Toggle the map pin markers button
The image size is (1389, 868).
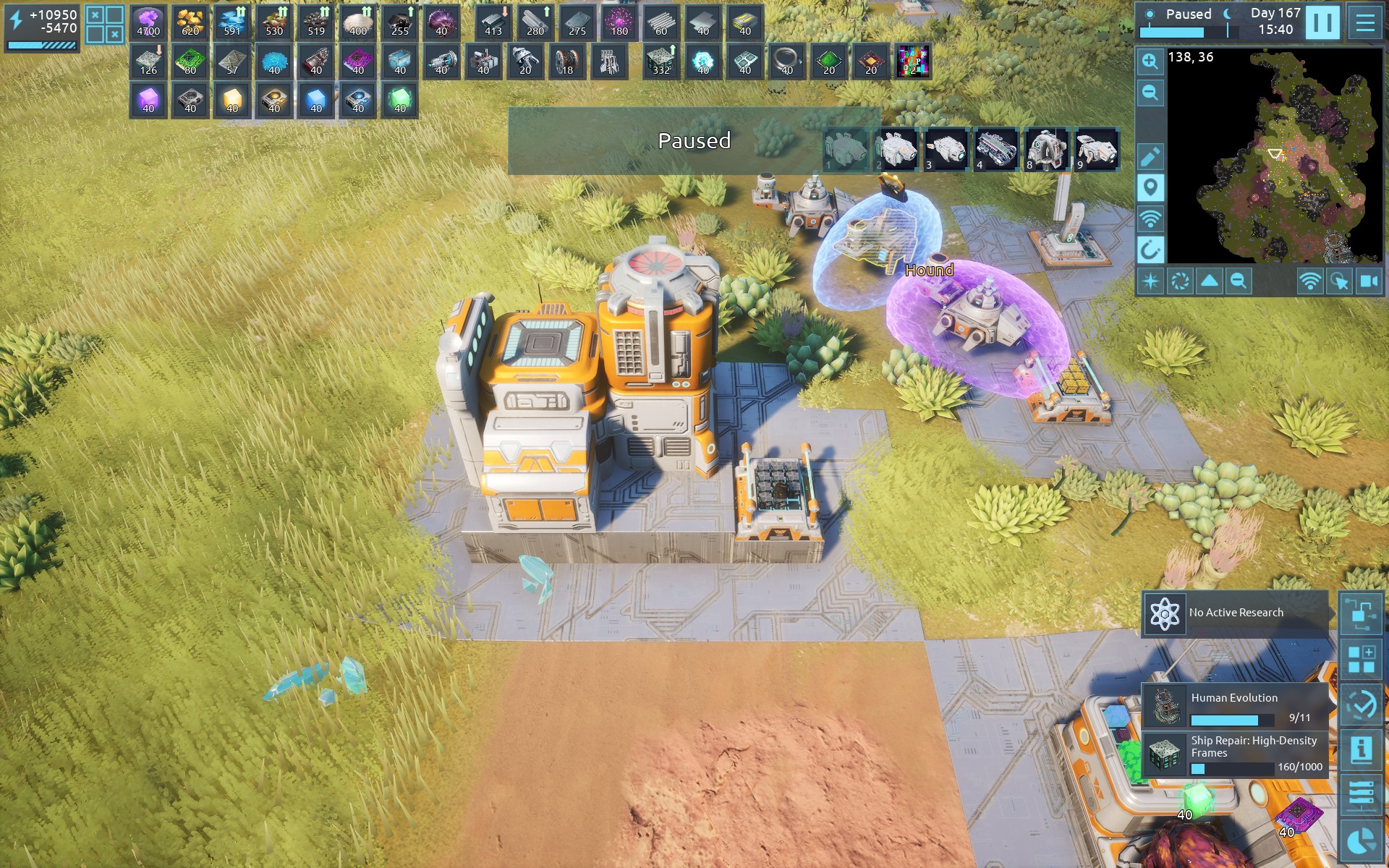point(1150,188)
